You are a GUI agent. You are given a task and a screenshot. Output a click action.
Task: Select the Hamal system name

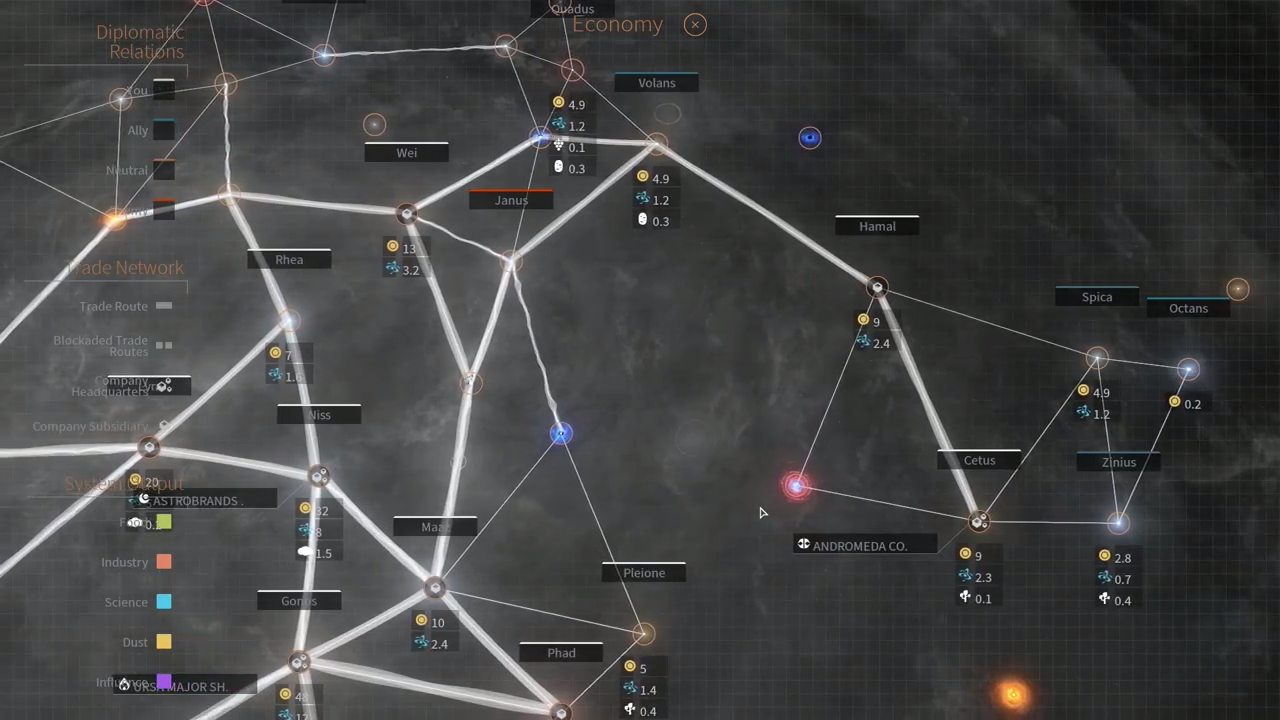click(877, 226)
